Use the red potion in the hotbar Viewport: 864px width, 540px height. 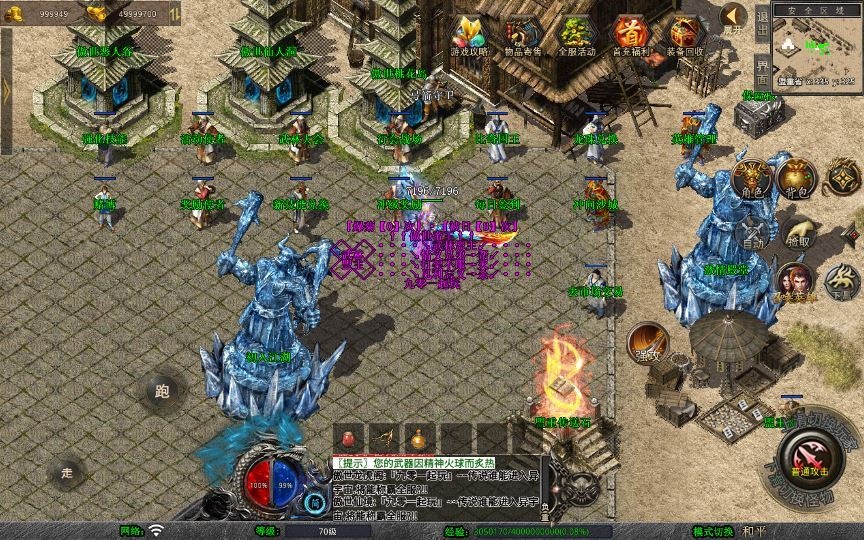(349, 437)
